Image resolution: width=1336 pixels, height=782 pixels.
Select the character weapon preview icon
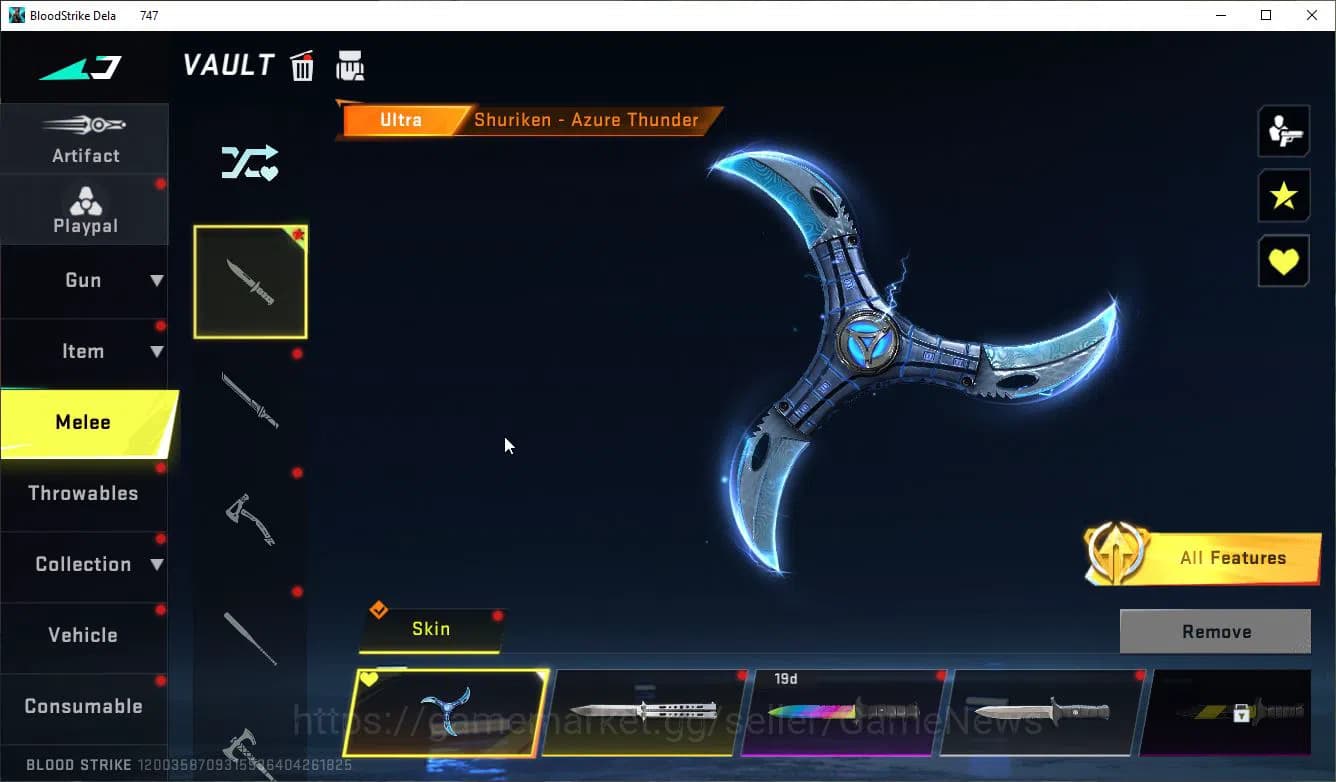coord(1283,130)
